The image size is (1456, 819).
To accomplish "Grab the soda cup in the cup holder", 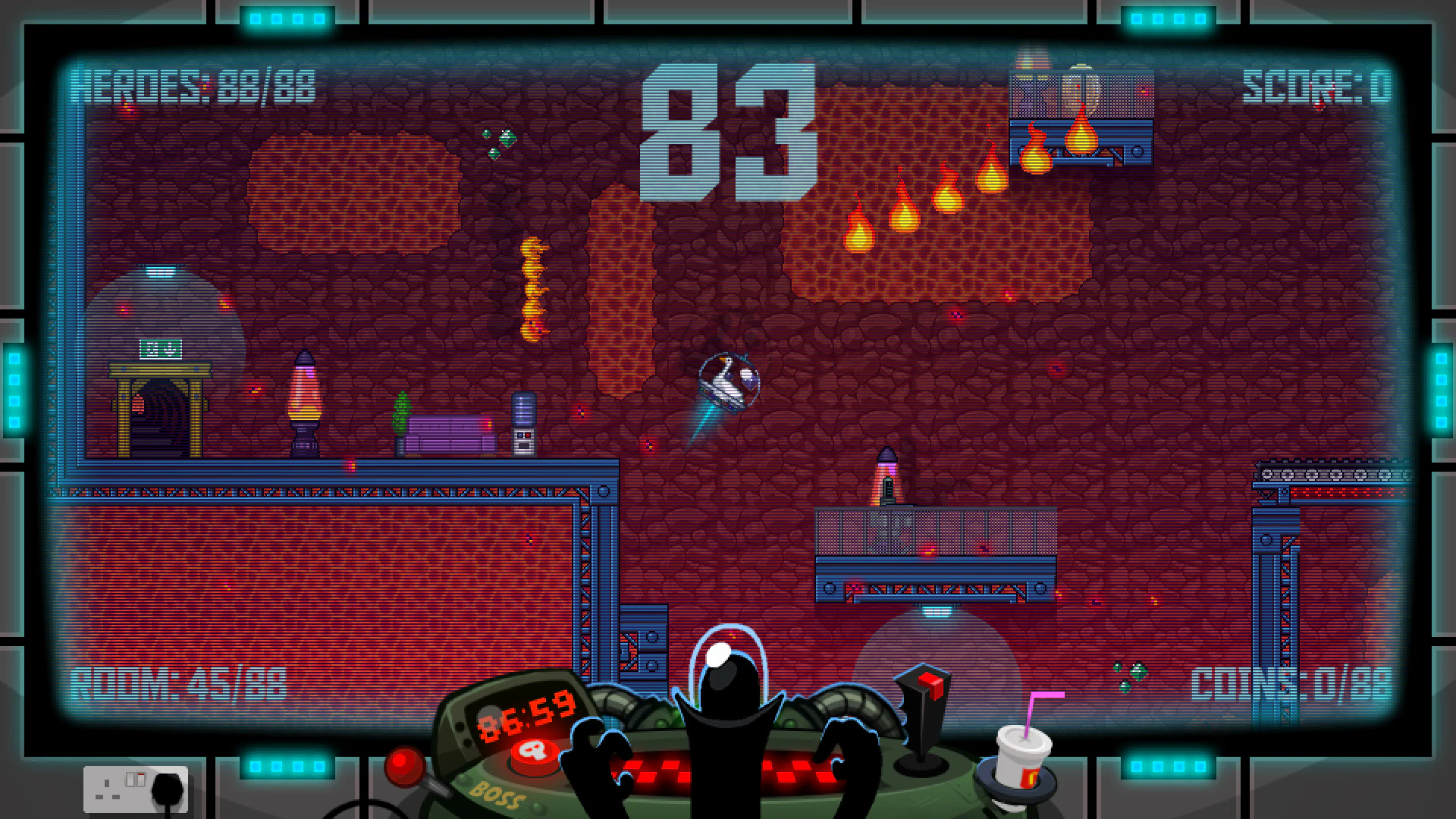I will point(1020,758).
